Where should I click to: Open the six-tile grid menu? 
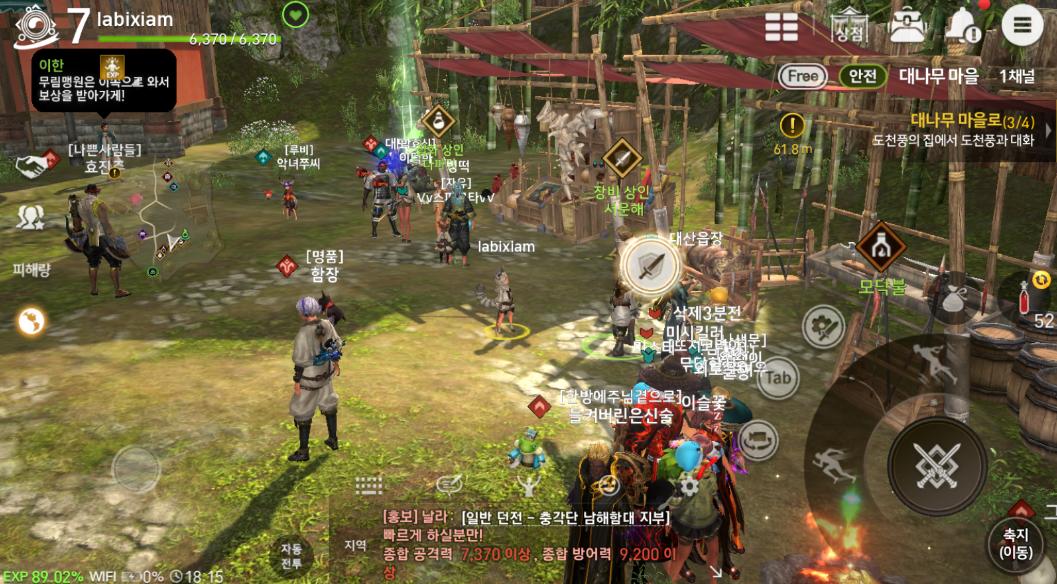coord(782,27)
